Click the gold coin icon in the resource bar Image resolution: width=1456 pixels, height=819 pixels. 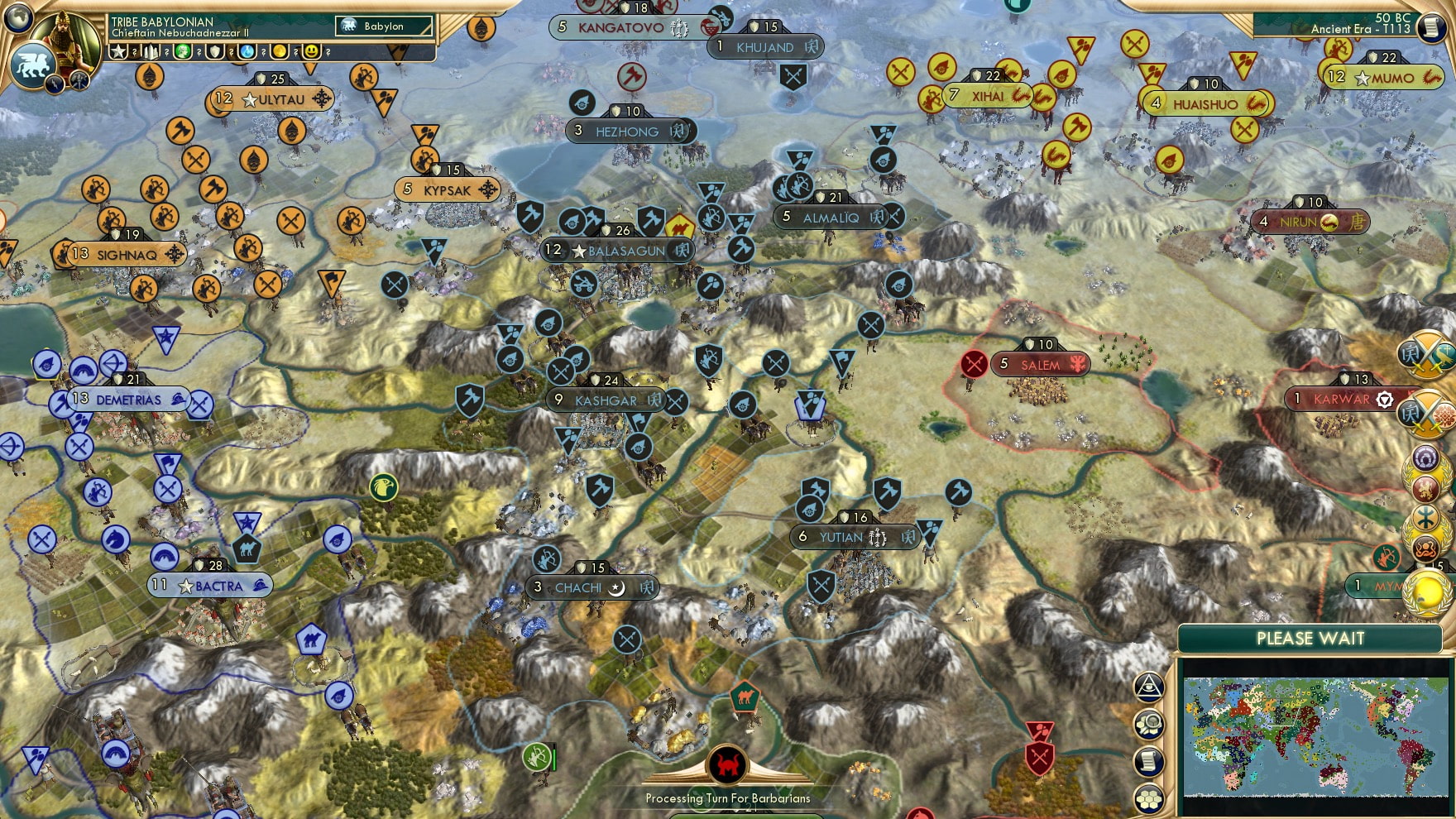pos(279,52)
